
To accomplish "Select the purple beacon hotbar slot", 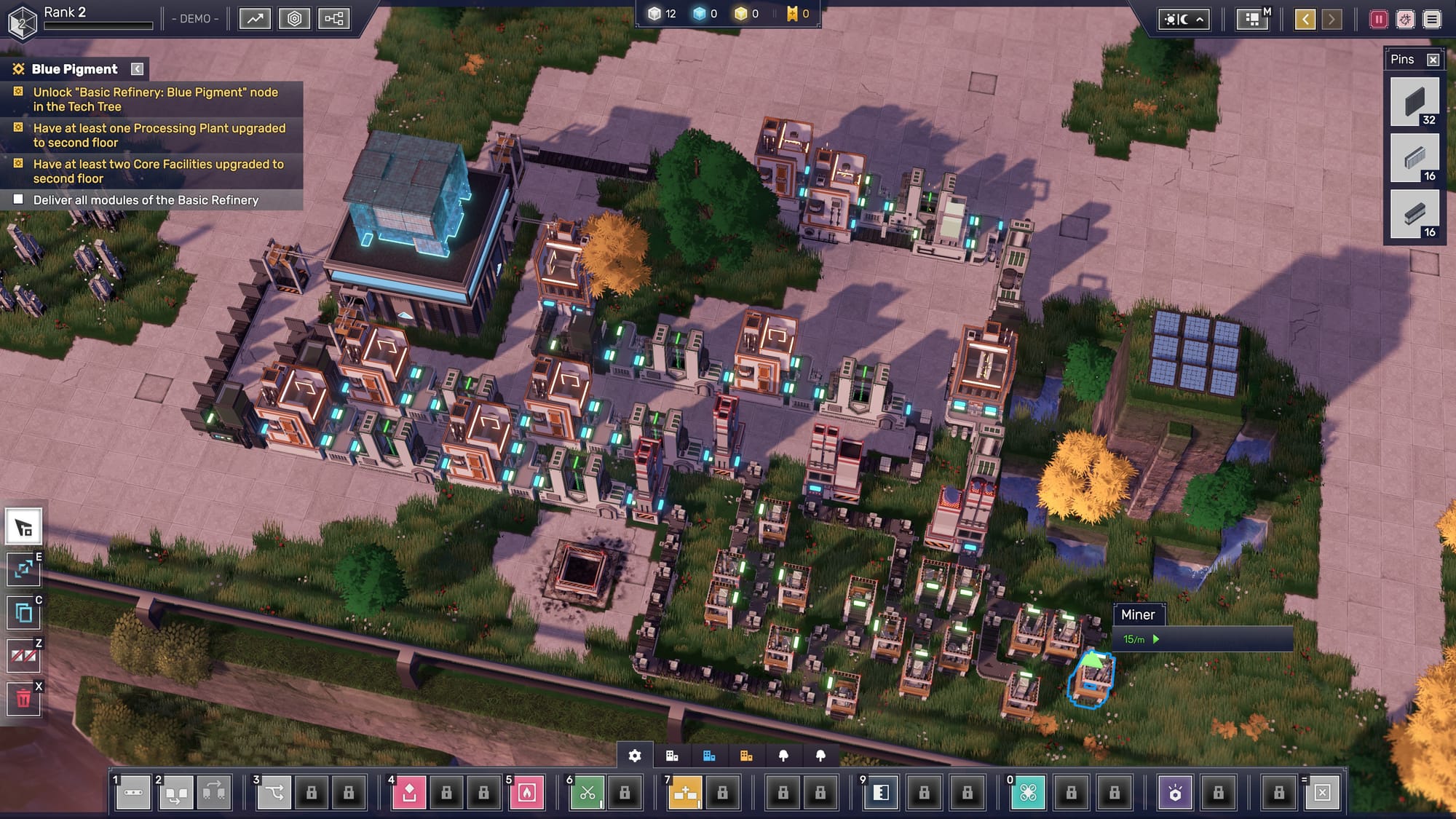I will [1175, 792].
